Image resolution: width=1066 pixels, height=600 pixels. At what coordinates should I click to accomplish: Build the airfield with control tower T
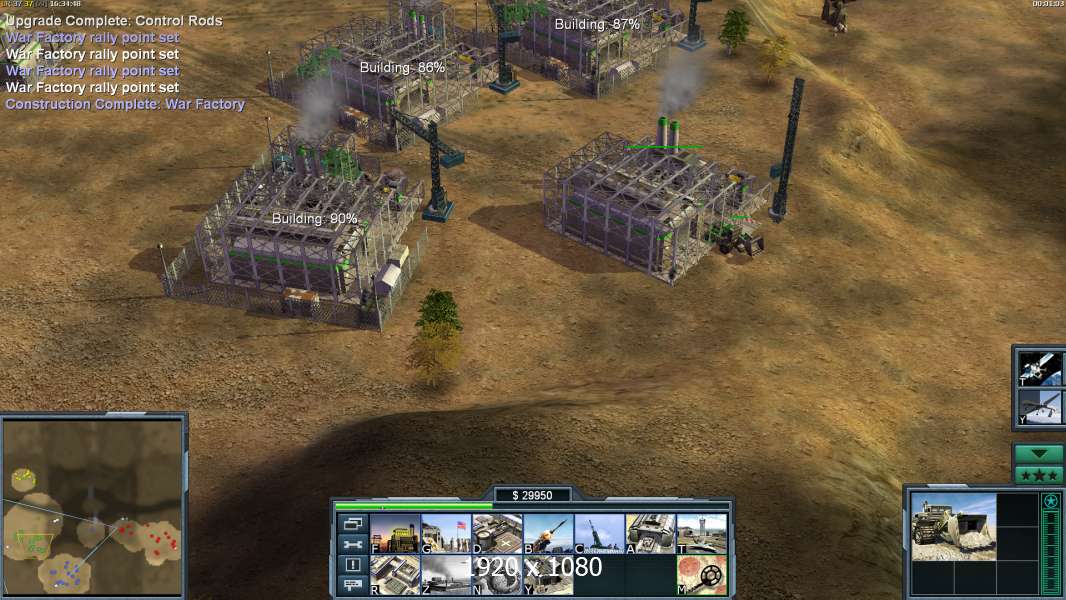pos(701,534)
